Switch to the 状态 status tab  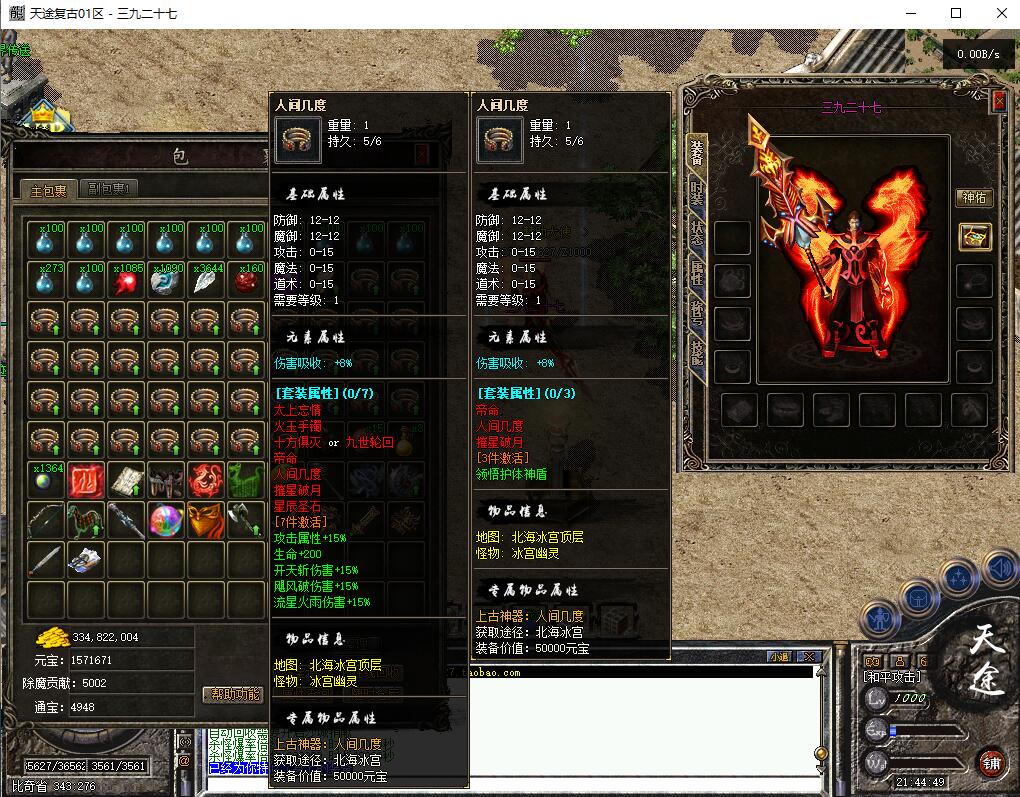(x=697, y=233)
